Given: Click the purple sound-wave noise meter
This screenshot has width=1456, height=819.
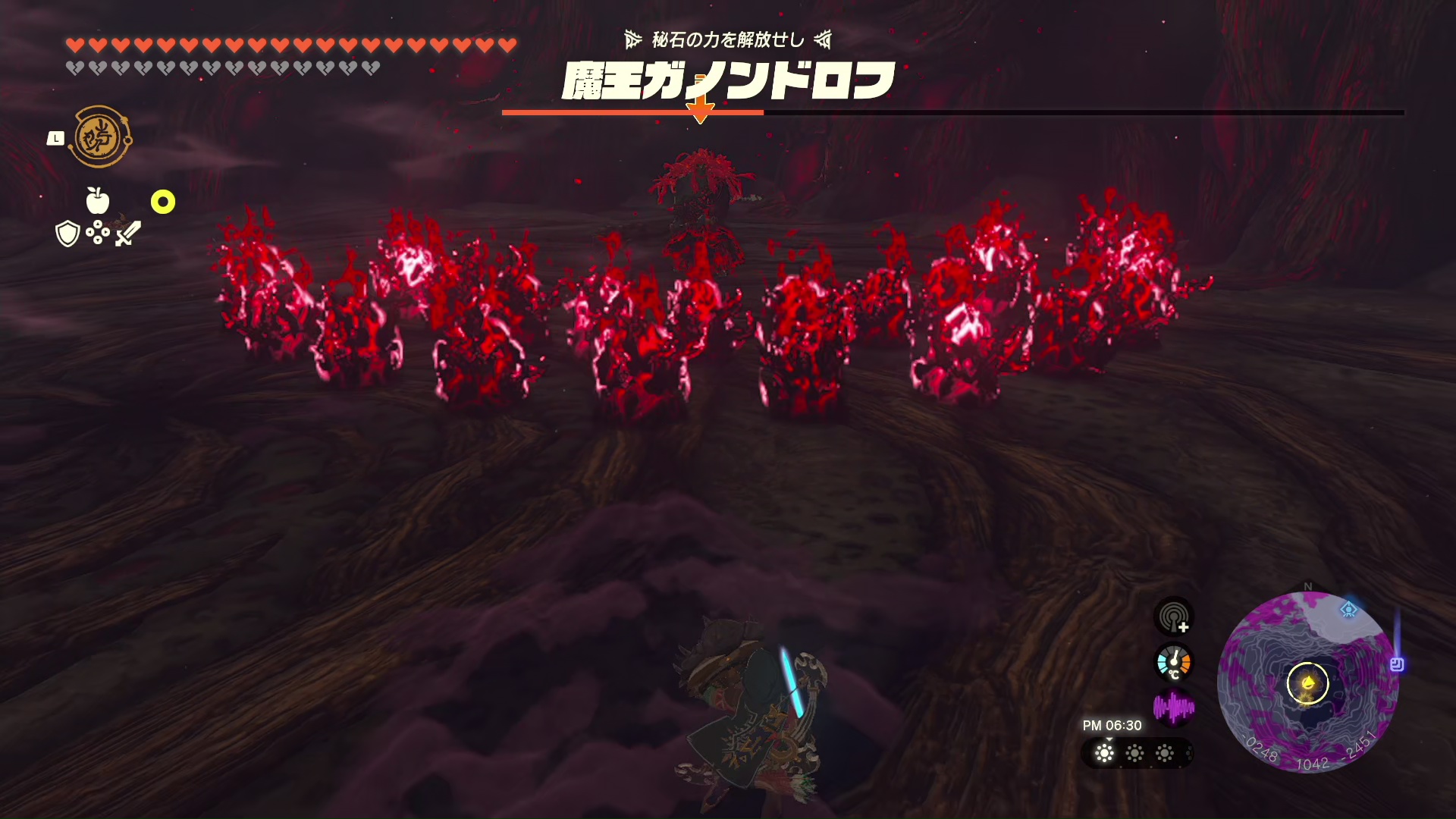Looking at the screenshot, I should (x=1173, y=708).
